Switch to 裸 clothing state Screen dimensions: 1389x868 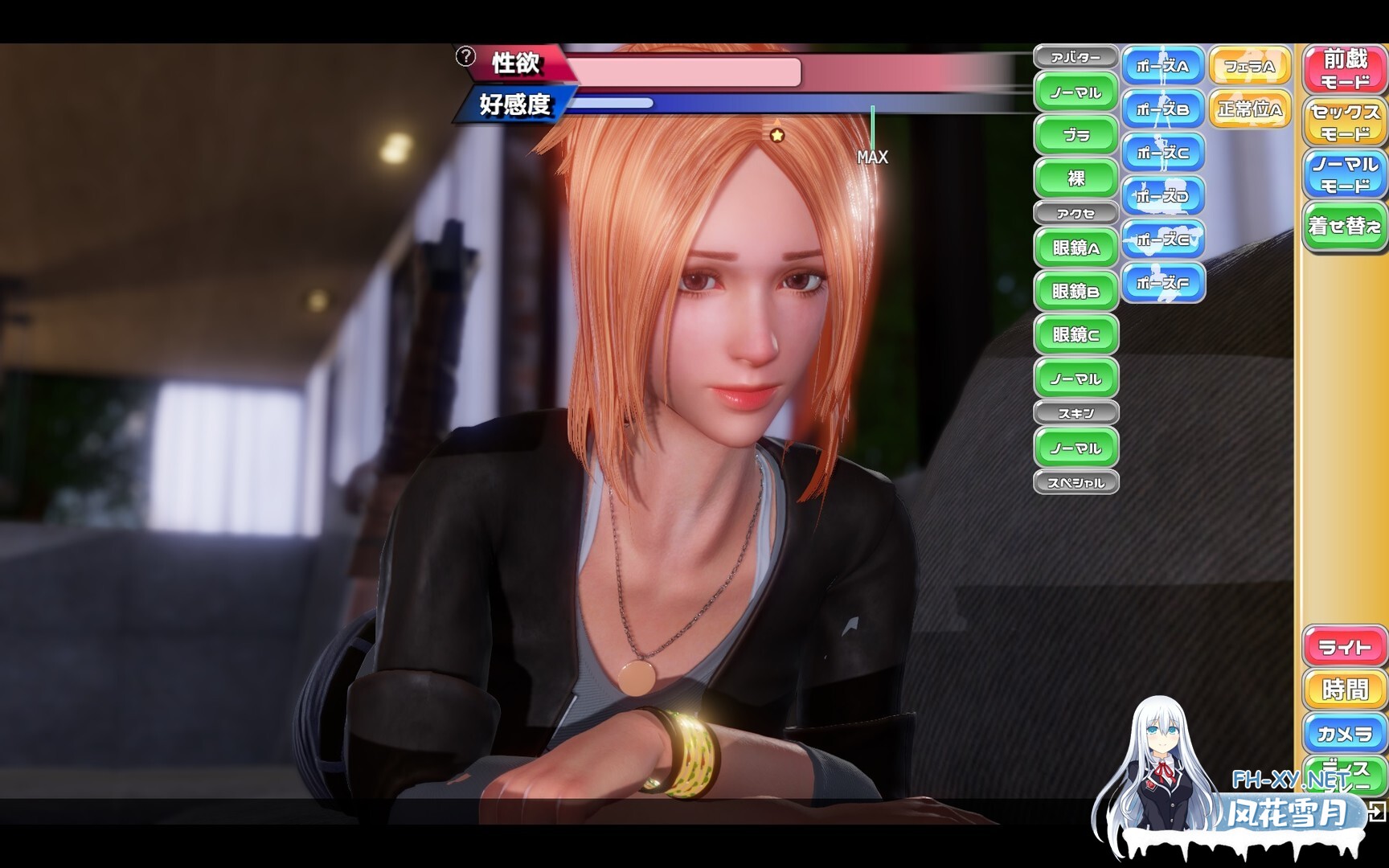[x=1076, y=177]
